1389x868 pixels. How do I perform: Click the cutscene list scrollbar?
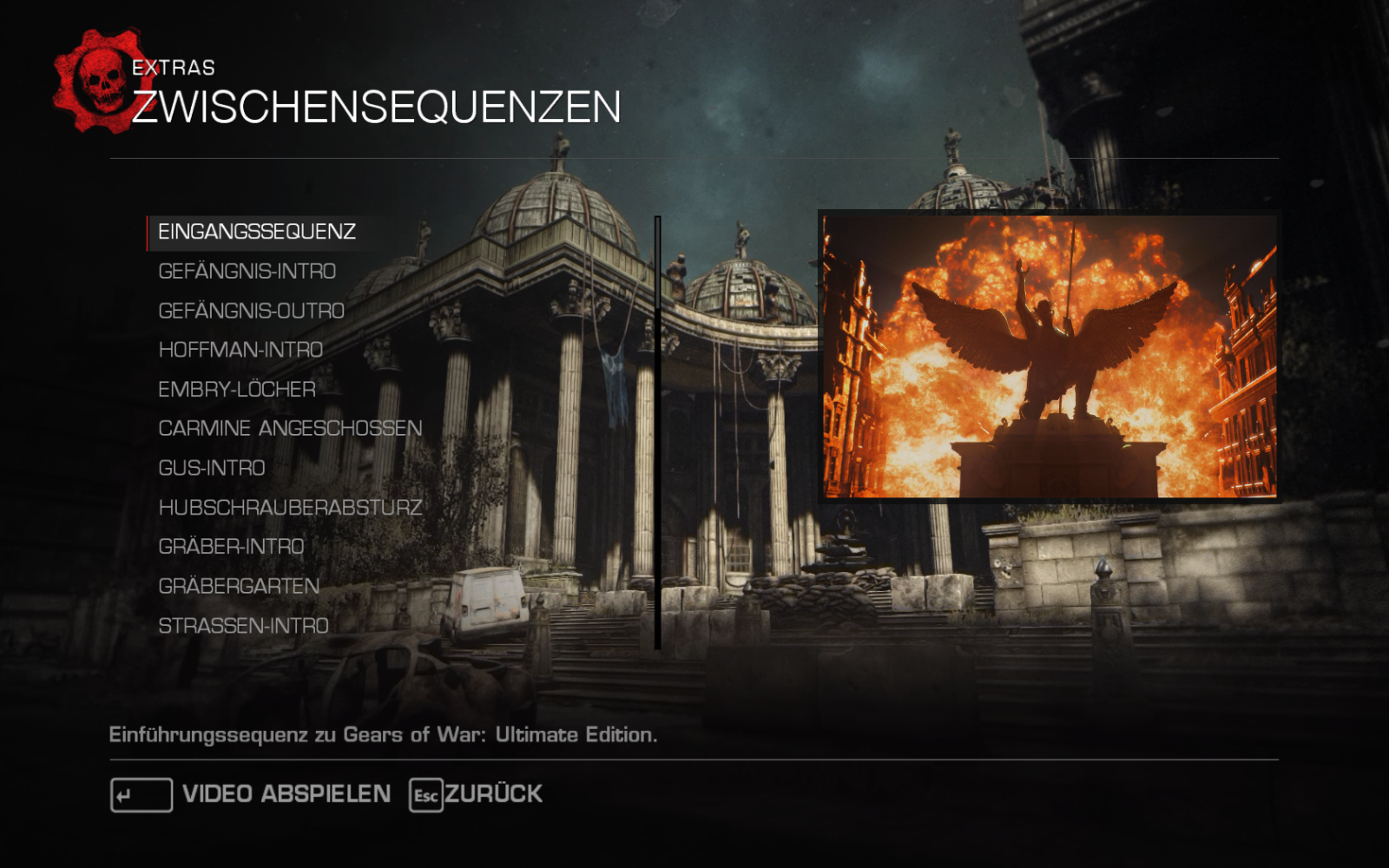coord(658,432)
